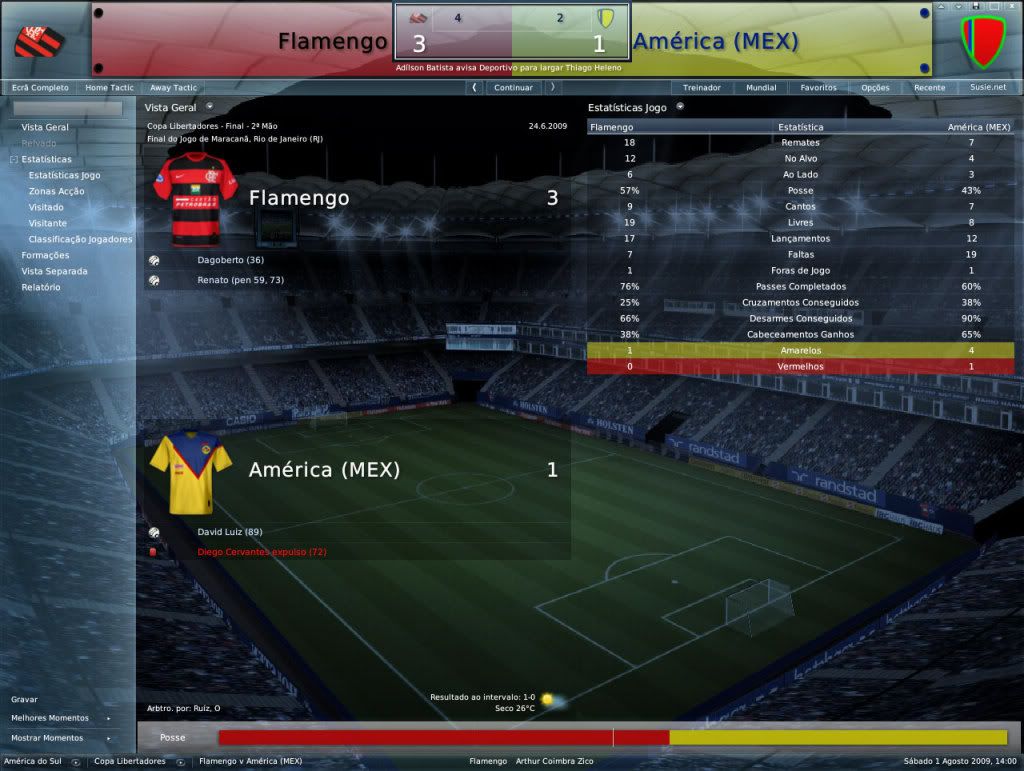Open the Home Tactic screen
The width and height of the screenshot is (1024, 771).
[109, 88]
